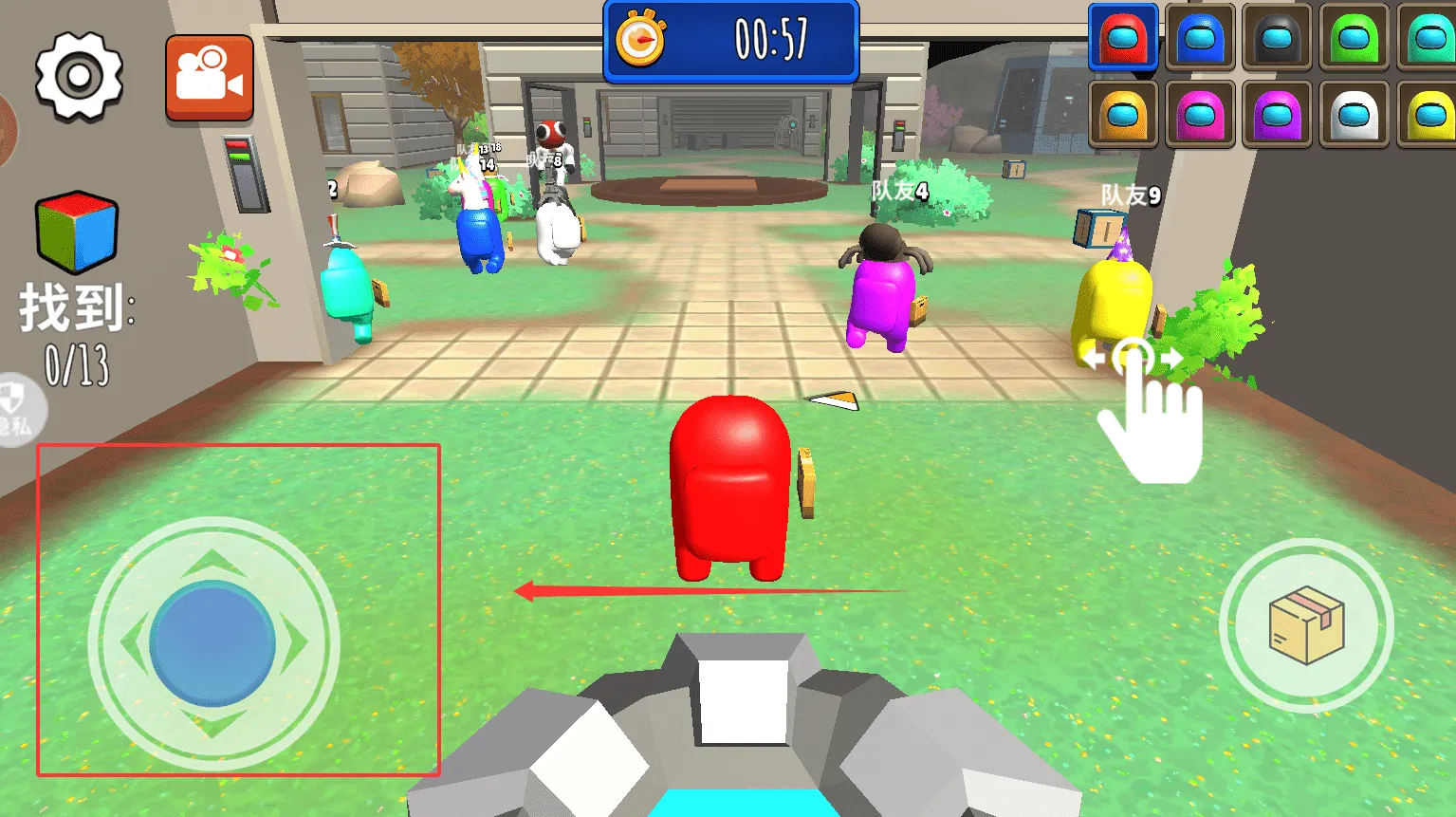The image size is (1456, 817).
Task: Pick the white crewmate portrait
Action: tap(1354, 114)
